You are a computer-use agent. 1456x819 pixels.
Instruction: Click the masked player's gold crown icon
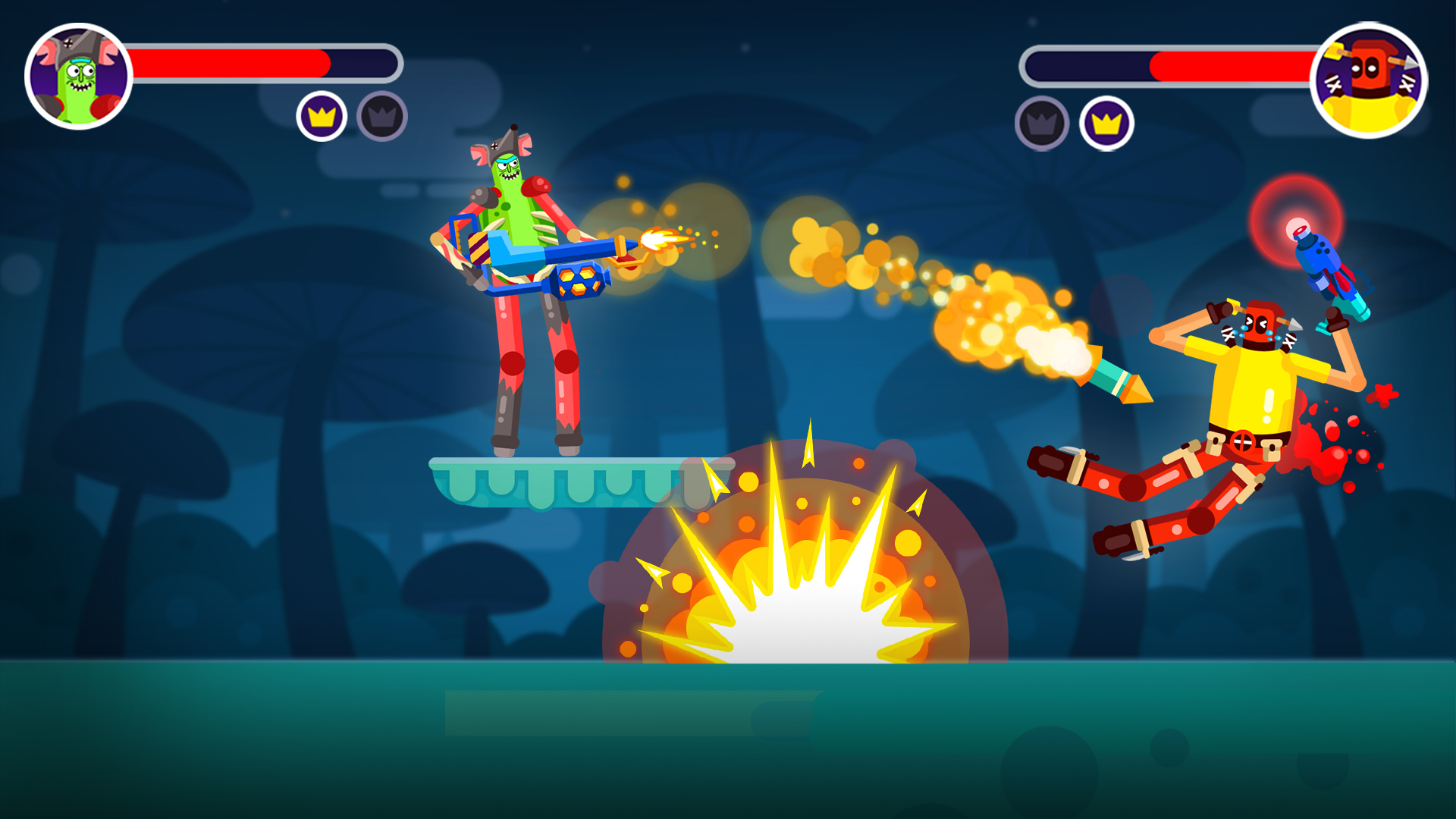click(x=1106, y=123)
